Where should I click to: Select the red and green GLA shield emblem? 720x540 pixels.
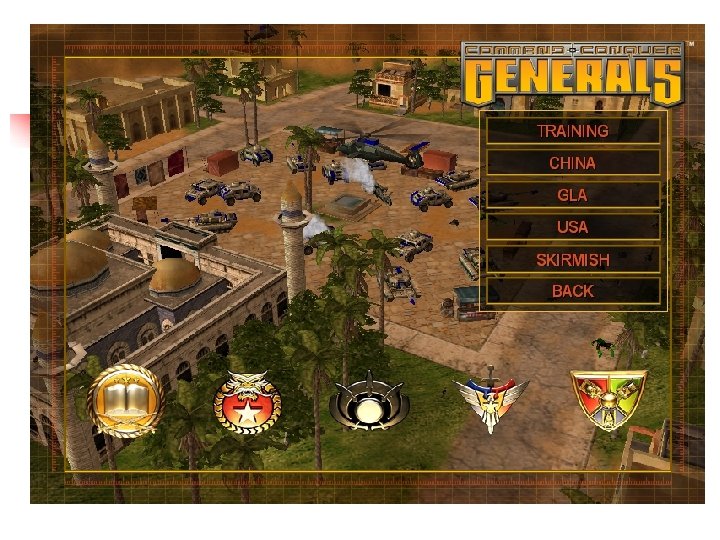tap(608, 399)
